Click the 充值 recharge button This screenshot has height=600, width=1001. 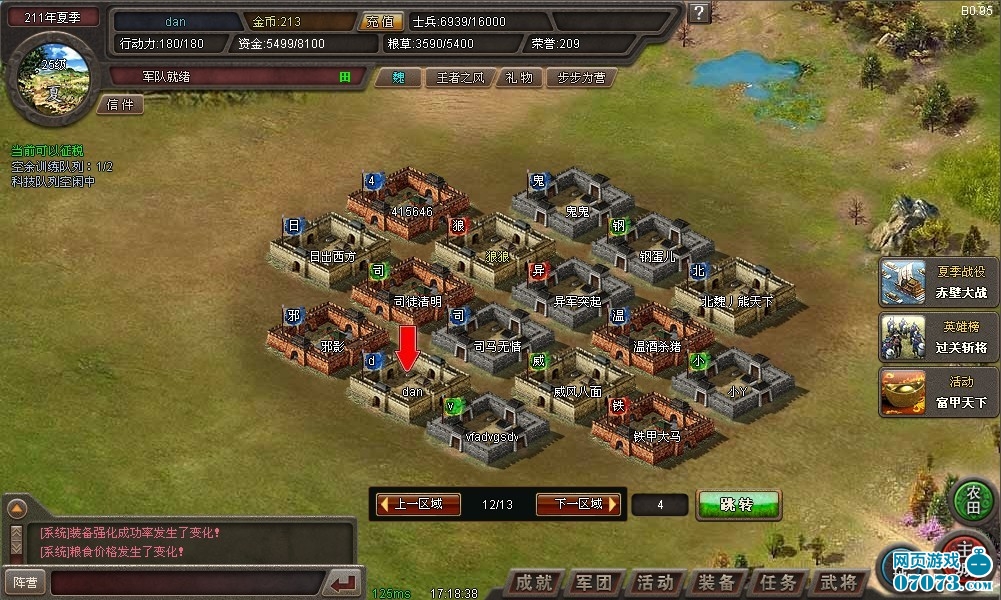click(381, 21)
